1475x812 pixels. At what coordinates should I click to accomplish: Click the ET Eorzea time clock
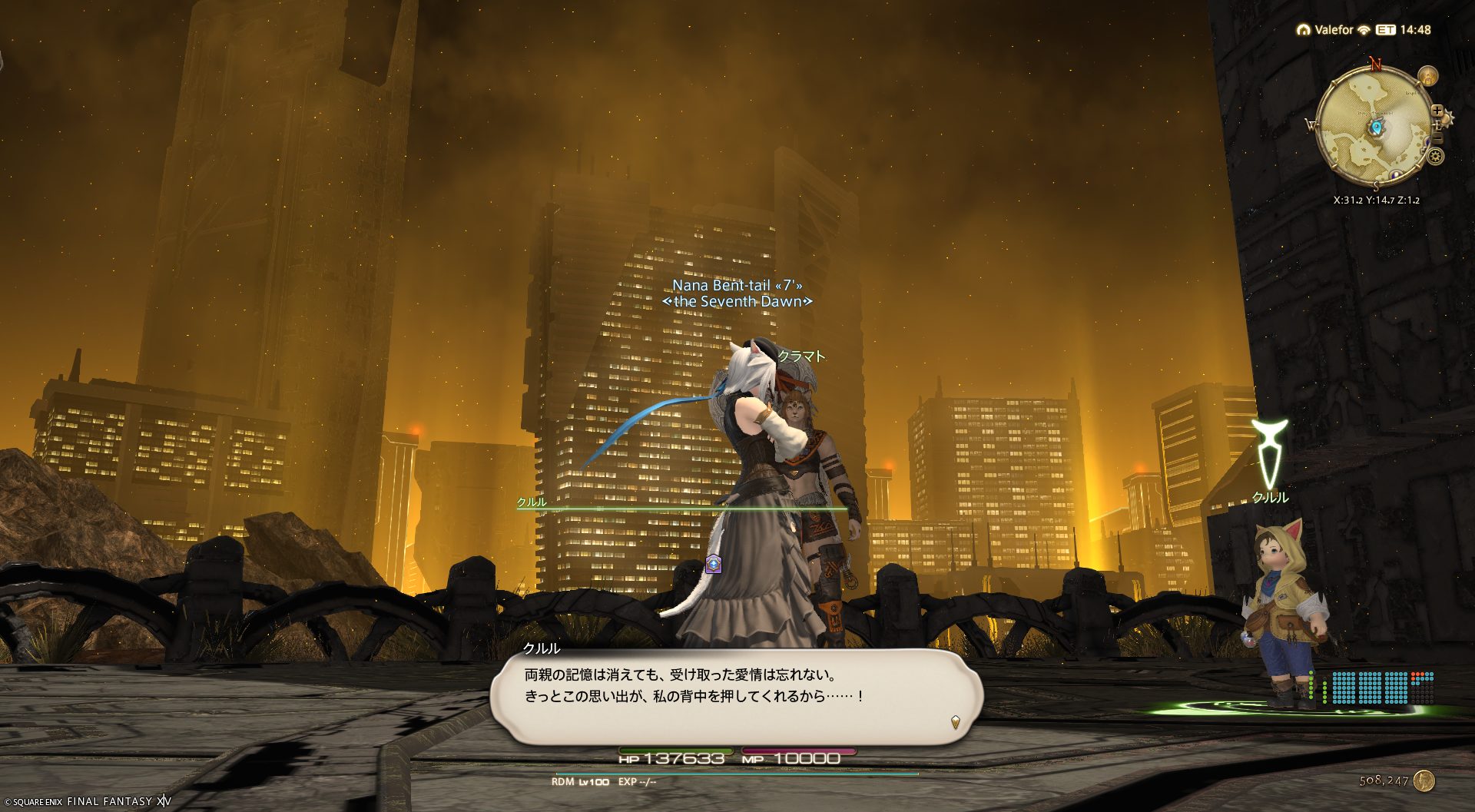pyautogui.click(x=1404, y=30)
